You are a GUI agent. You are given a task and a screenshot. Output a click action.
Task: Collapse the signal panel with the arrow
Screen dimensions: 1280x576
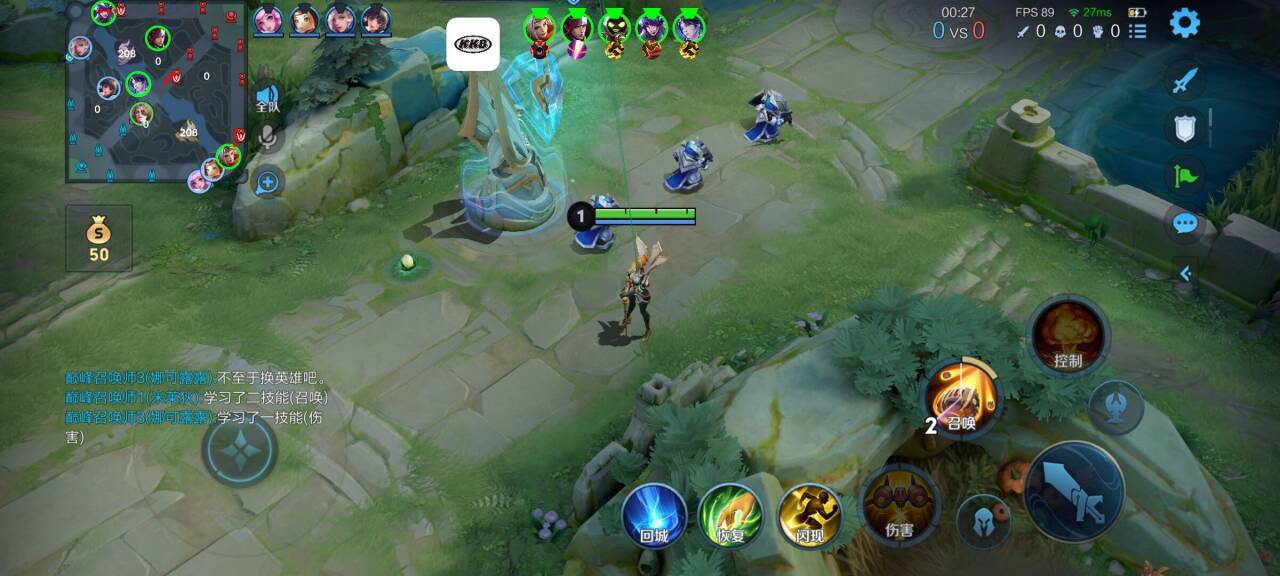pyautogui.click(x=1186, y=273)
